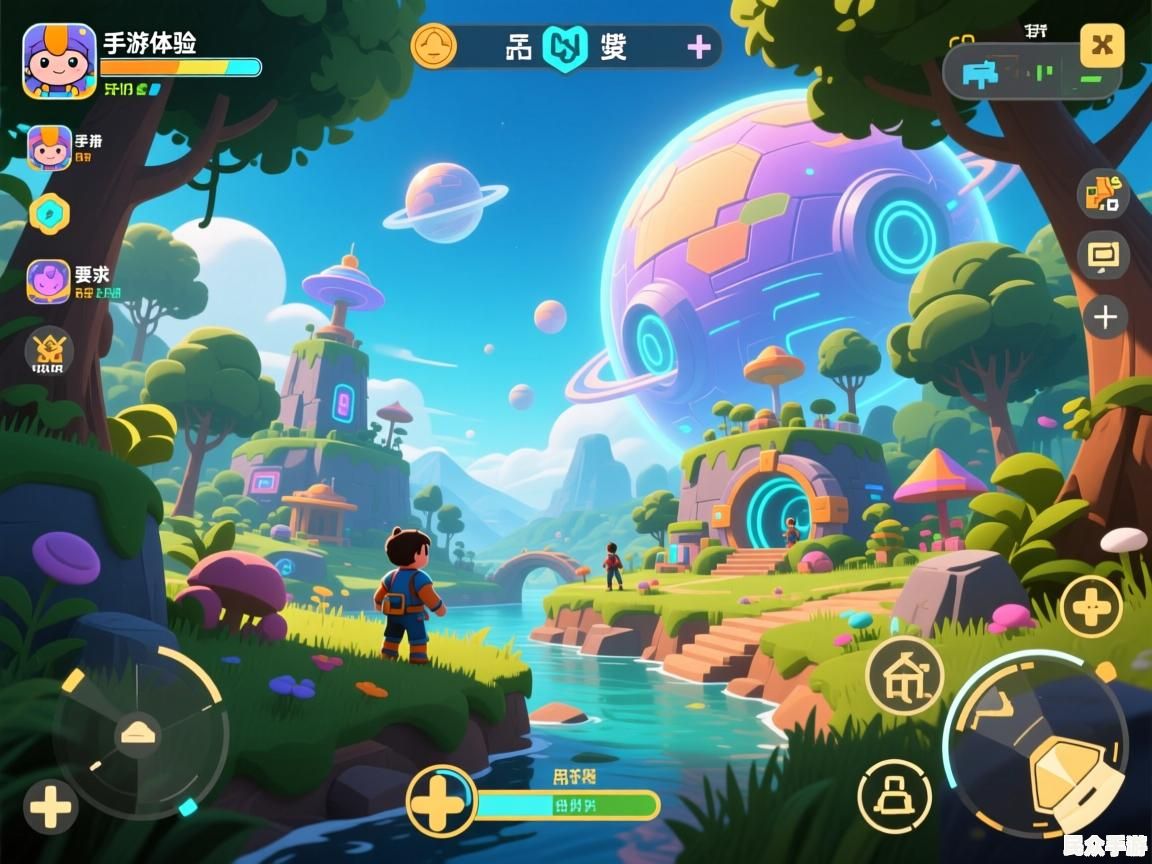This screenshot has width=1152, height=864.
Task: Click the green minus button in weapon panel
Action: click(x=1091, y=77)
